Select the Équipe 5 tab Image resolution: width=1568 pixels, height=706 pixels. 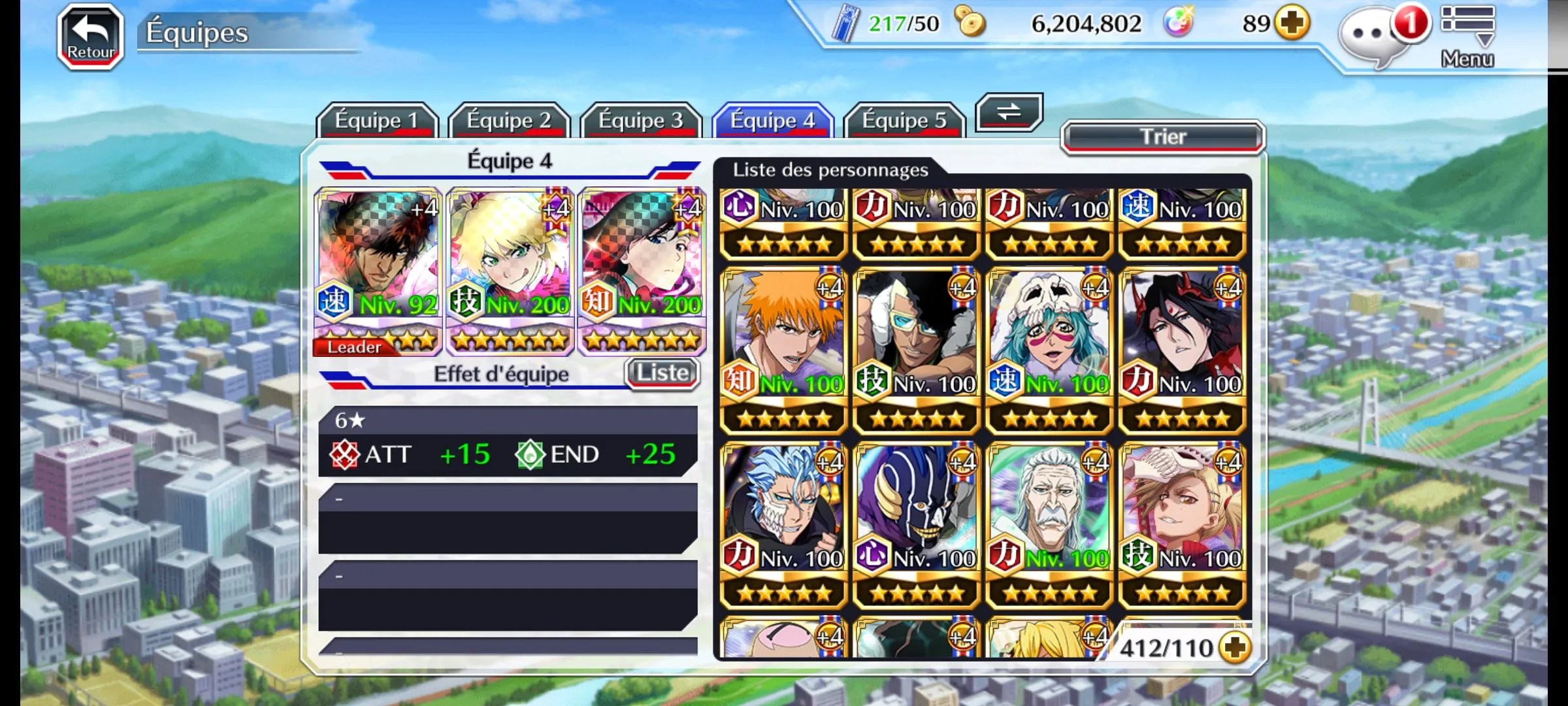point(904,120)
